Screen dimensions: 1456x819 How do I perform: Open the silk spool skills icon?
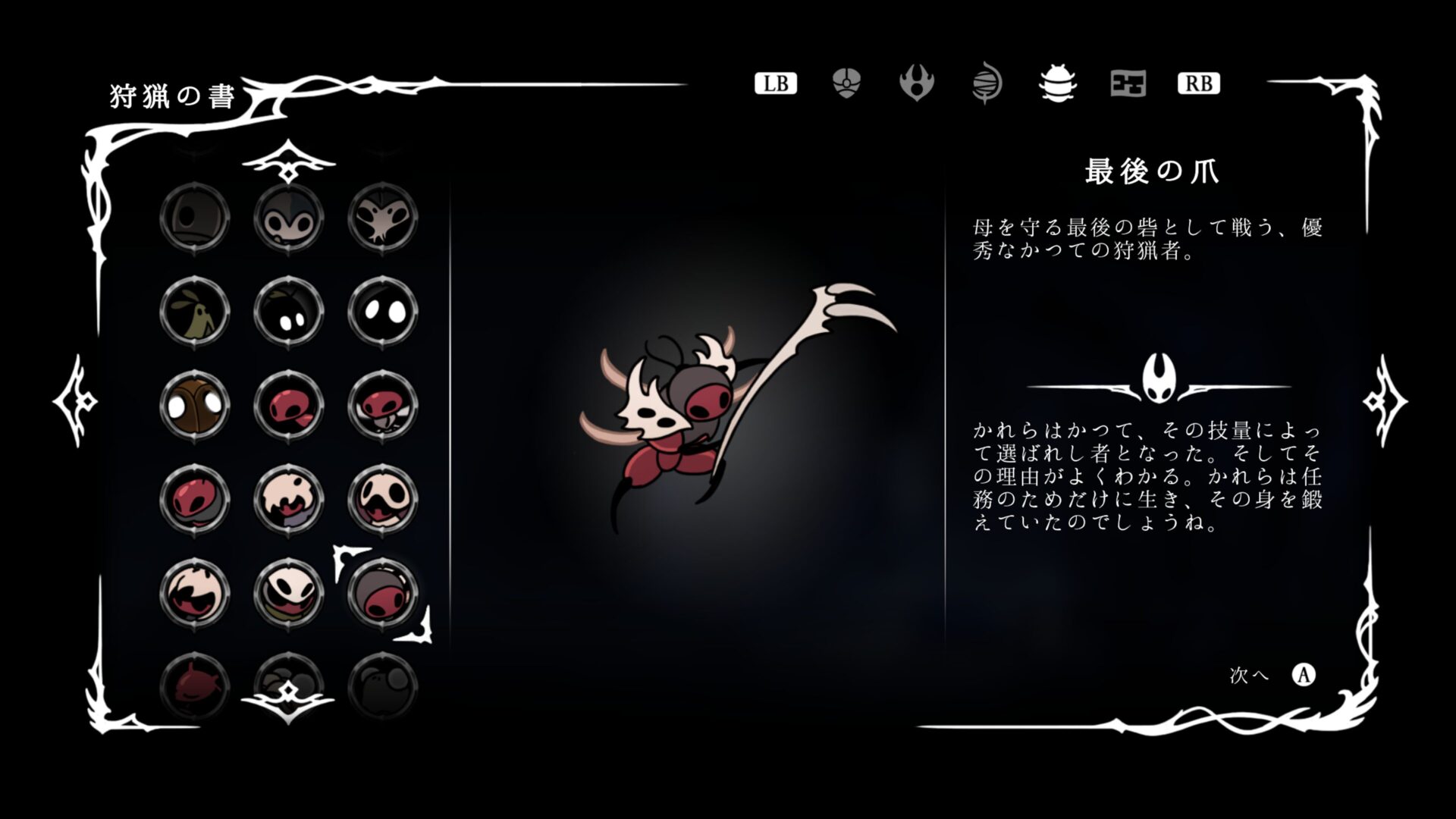pyautogui.click(x=986, y=83)
